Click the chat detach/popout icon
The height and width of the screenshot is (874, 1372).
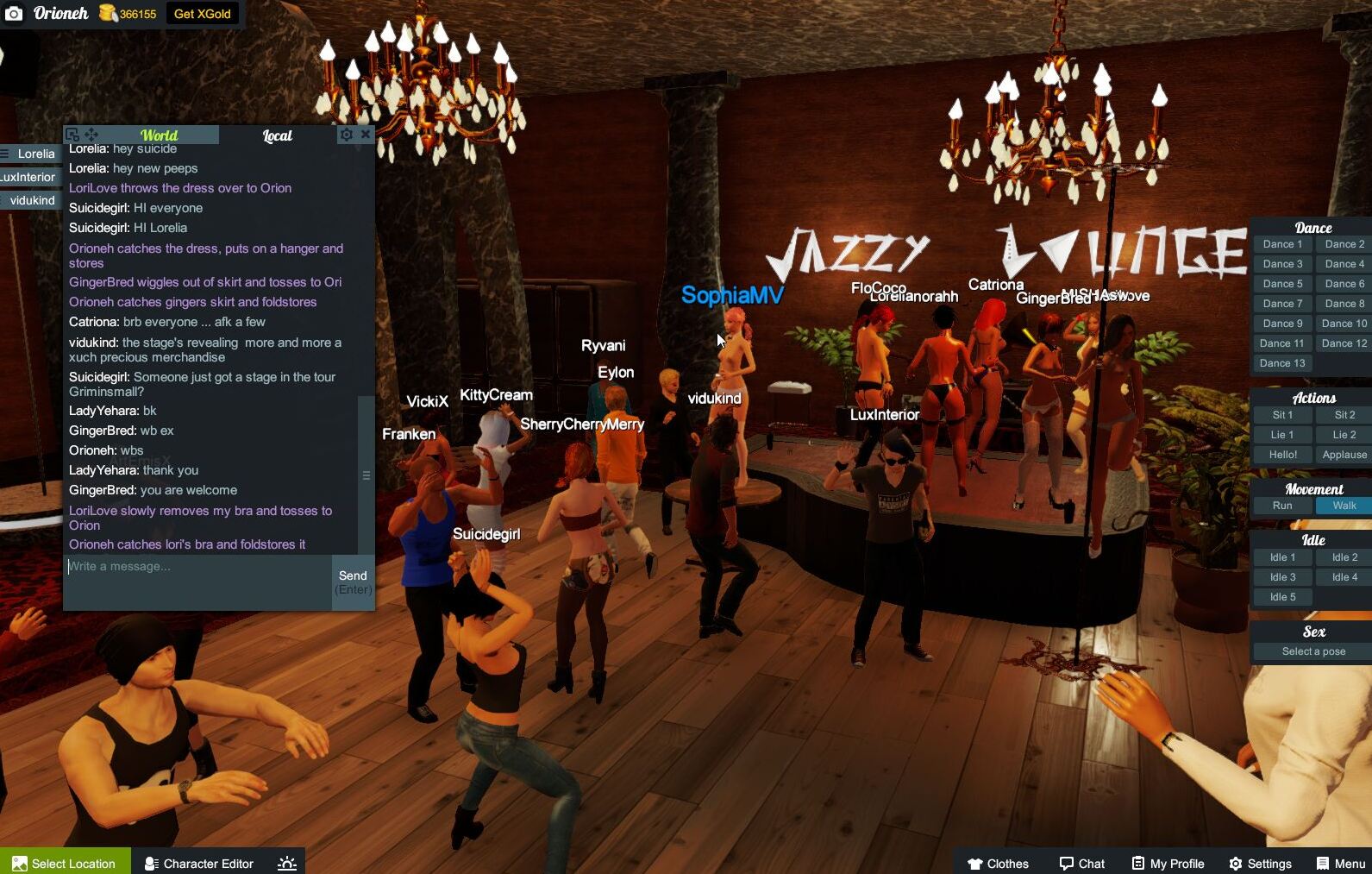[73, 134]
